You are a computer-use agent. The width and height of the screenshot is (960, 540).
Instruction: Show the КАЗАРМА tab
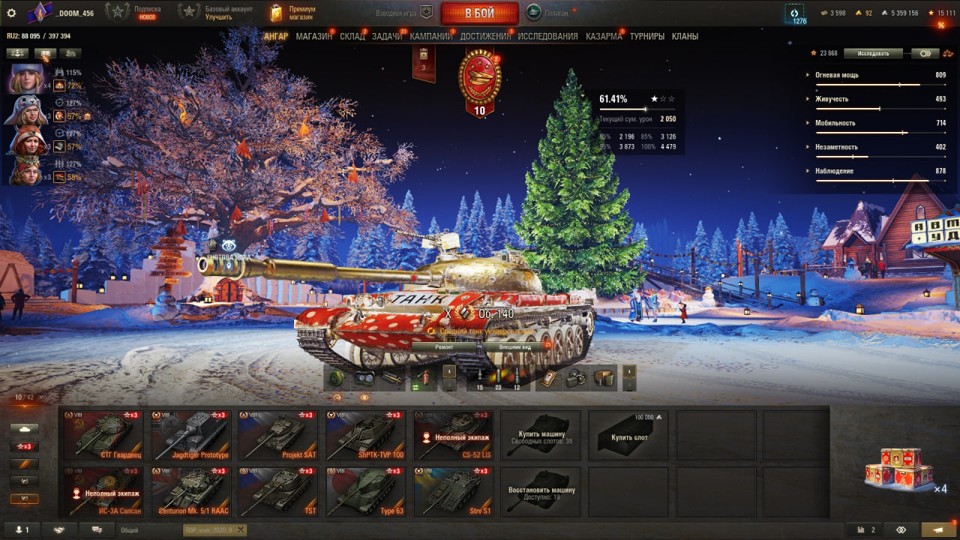[604, 36]
